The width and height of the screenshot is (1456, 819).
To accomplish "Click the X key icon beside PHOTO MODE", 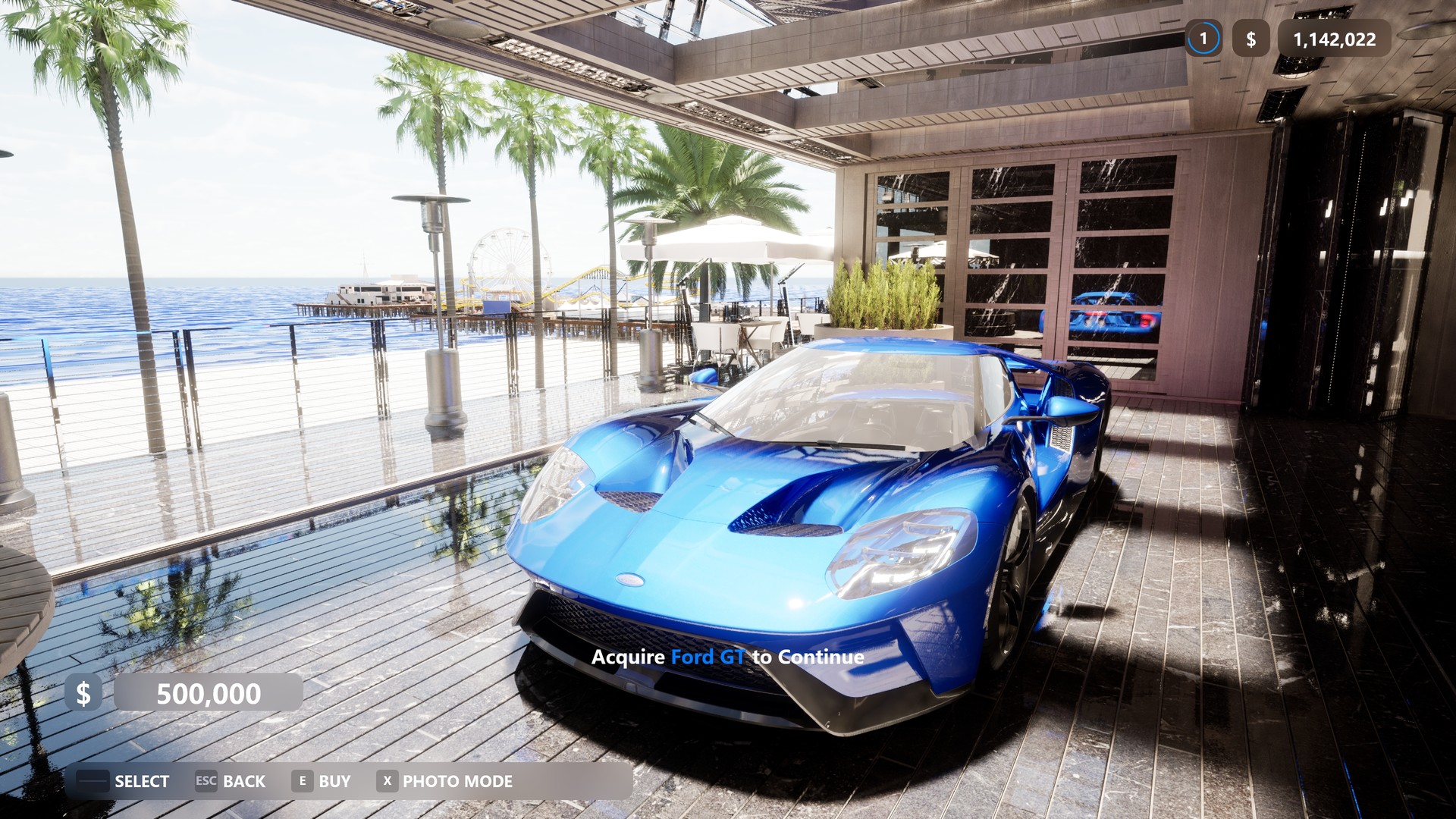I will pyautogui.click(x=387, y=781).
